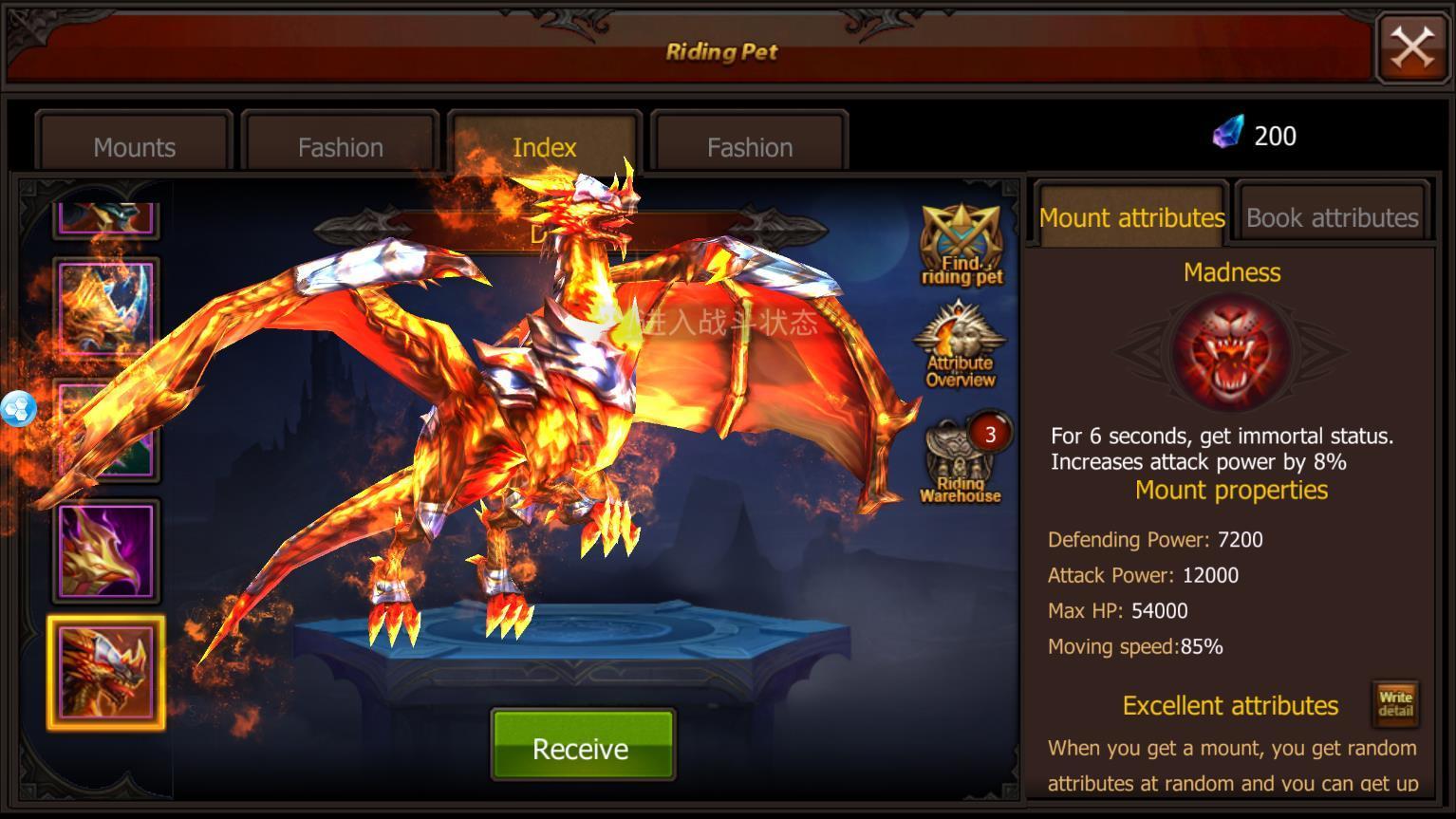Select the Index tab
This screenshot has height=819, width=1456.
click(x=544, y=146)
